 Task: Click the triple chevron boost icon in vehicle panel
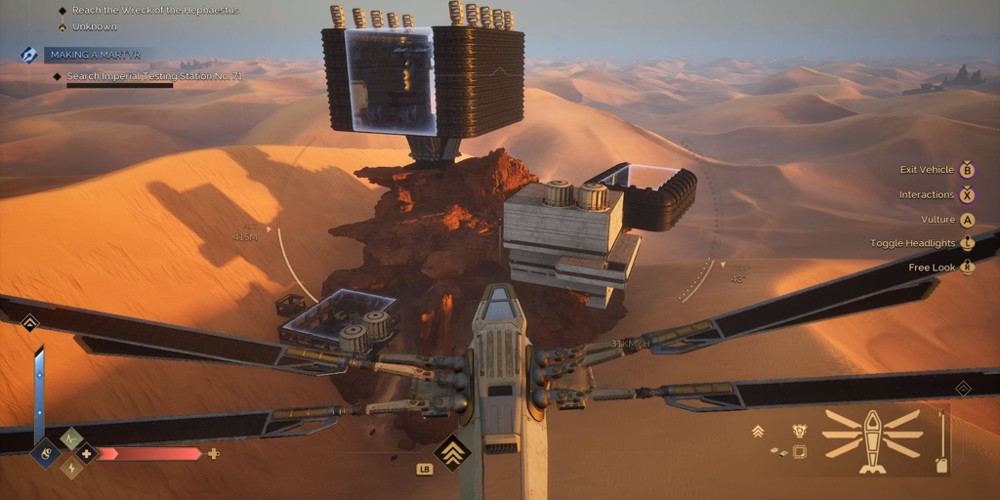point(758,431)
